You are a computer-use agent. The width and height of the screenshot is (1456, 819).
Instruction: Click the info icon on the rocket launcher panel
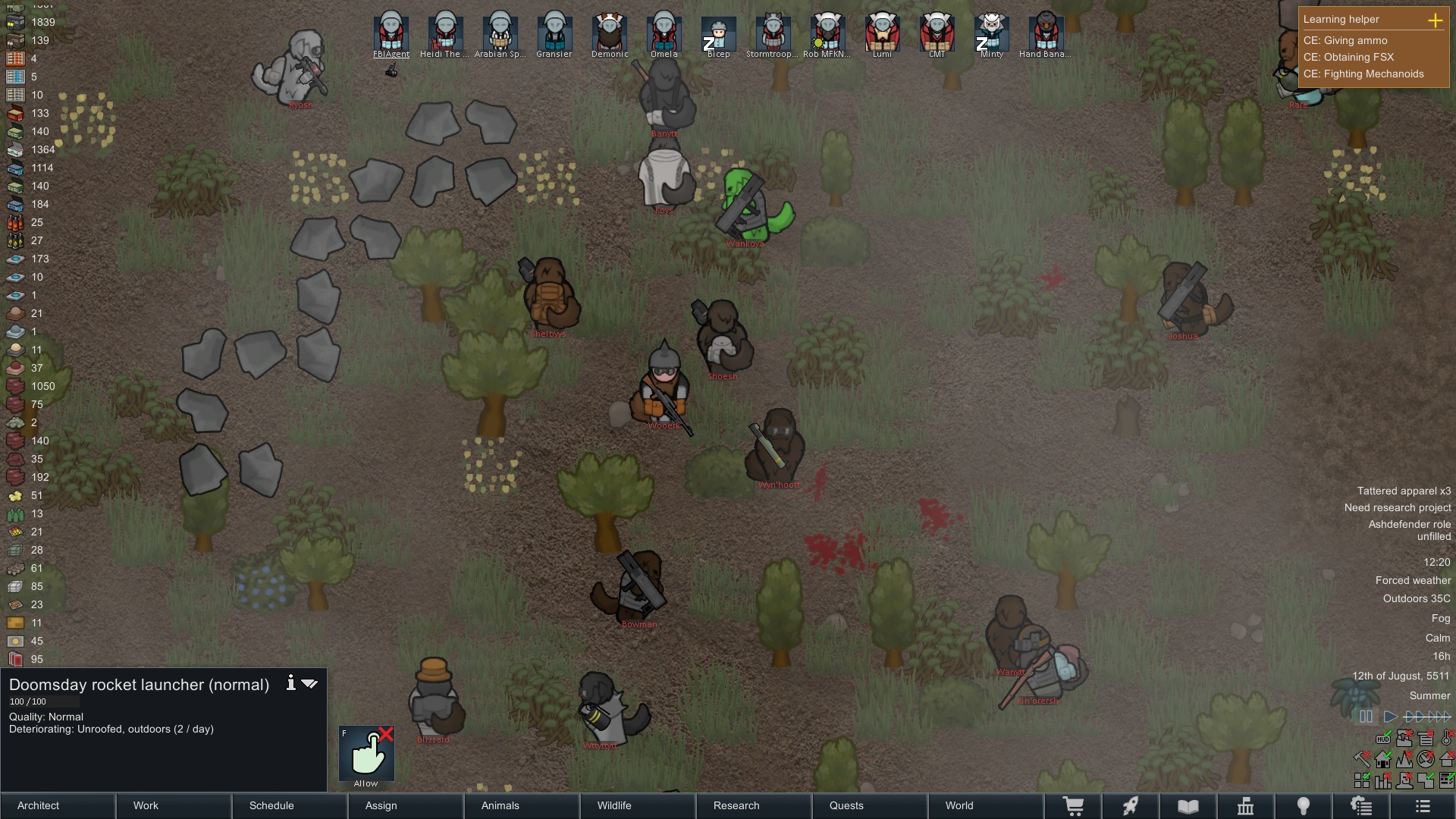(290, 683)
